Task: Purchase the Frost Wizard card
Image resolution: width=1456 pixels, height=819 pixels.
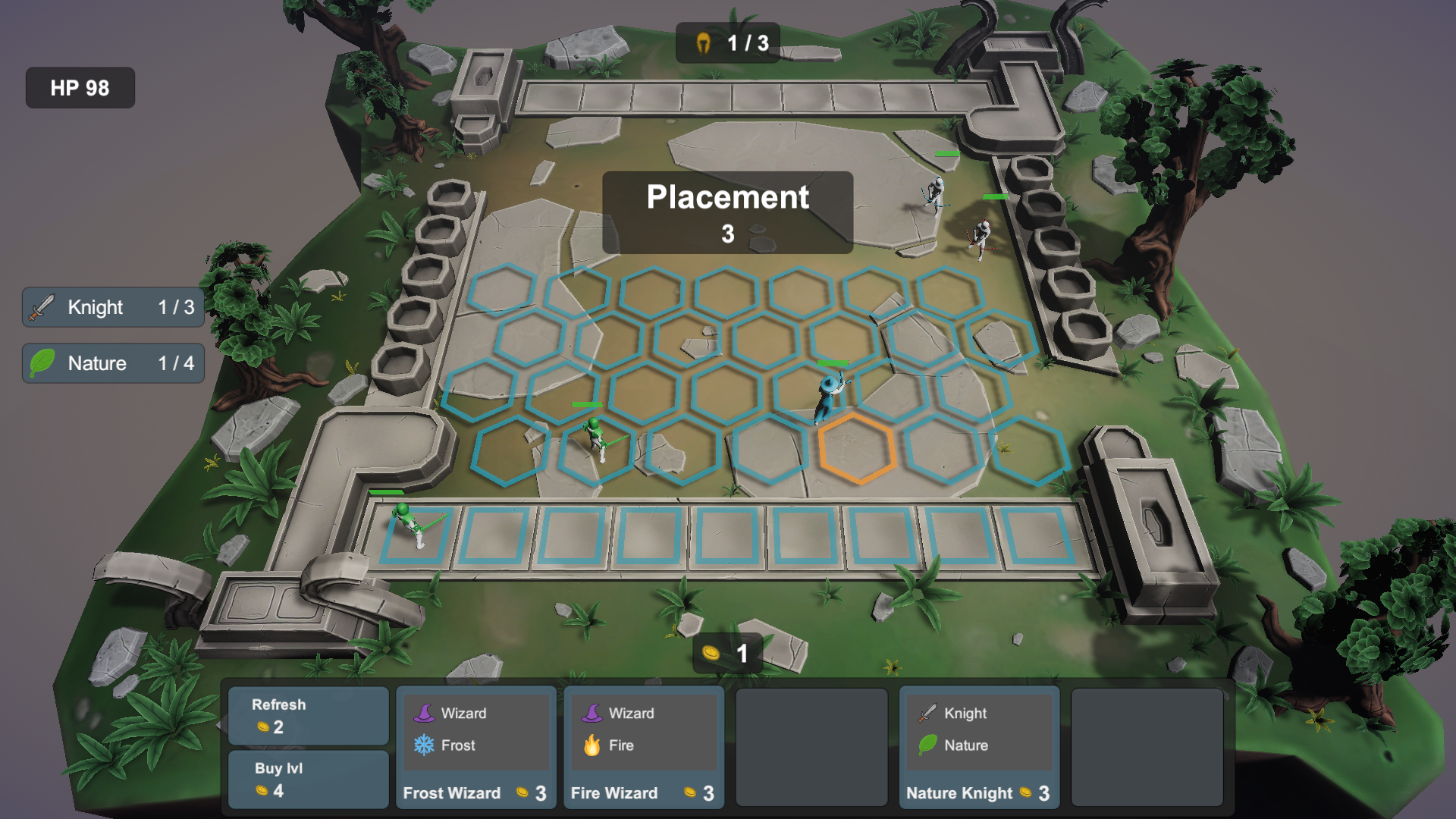Action: (x=475, y=748)
